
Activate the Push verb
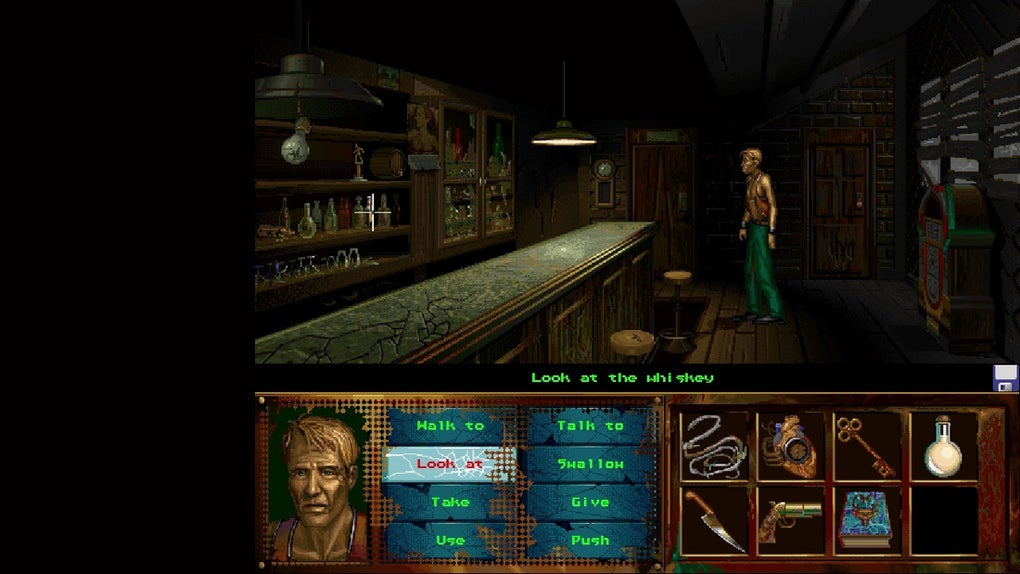click(x=590, y=540)
